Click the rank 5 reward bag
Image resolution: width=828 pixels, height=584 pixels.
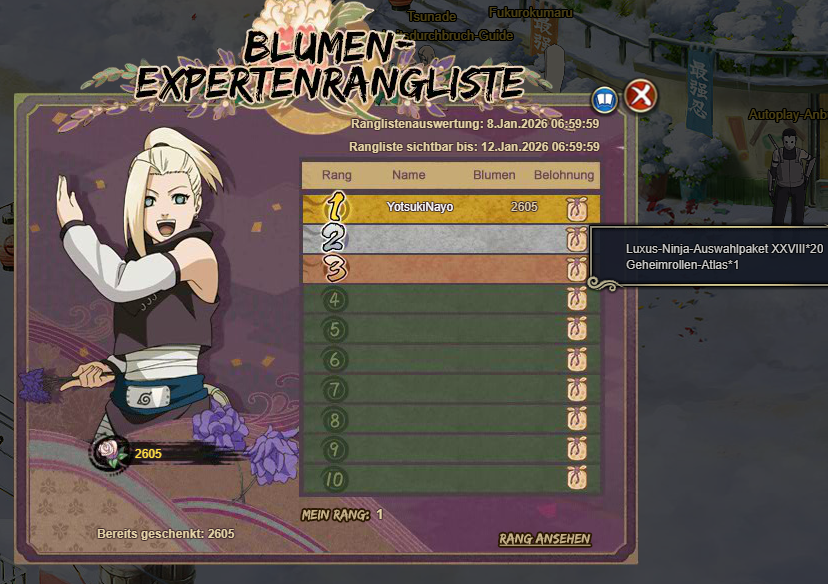[x=576, y=329]
